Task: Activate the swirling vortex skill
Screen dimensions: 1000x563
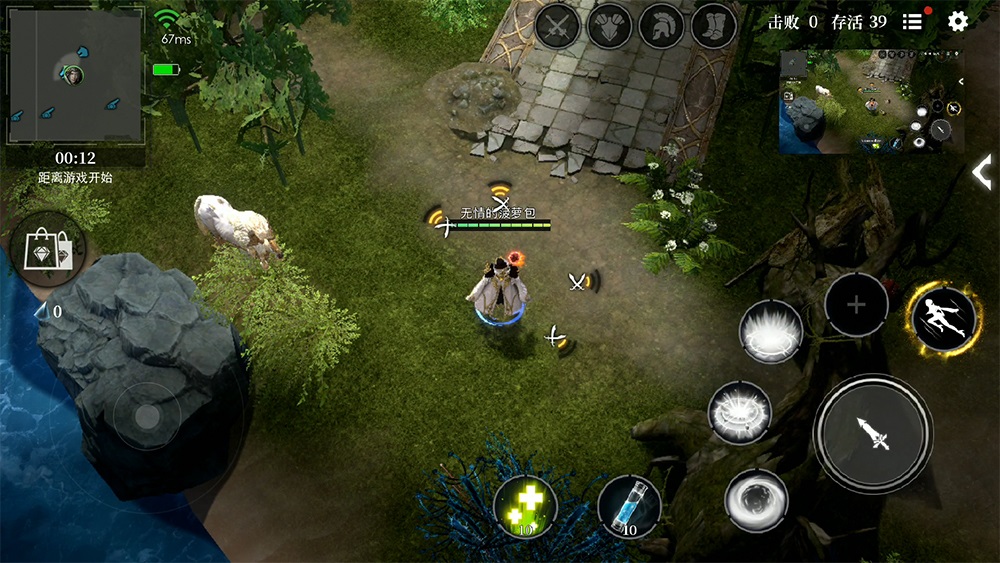Action: 756,498
